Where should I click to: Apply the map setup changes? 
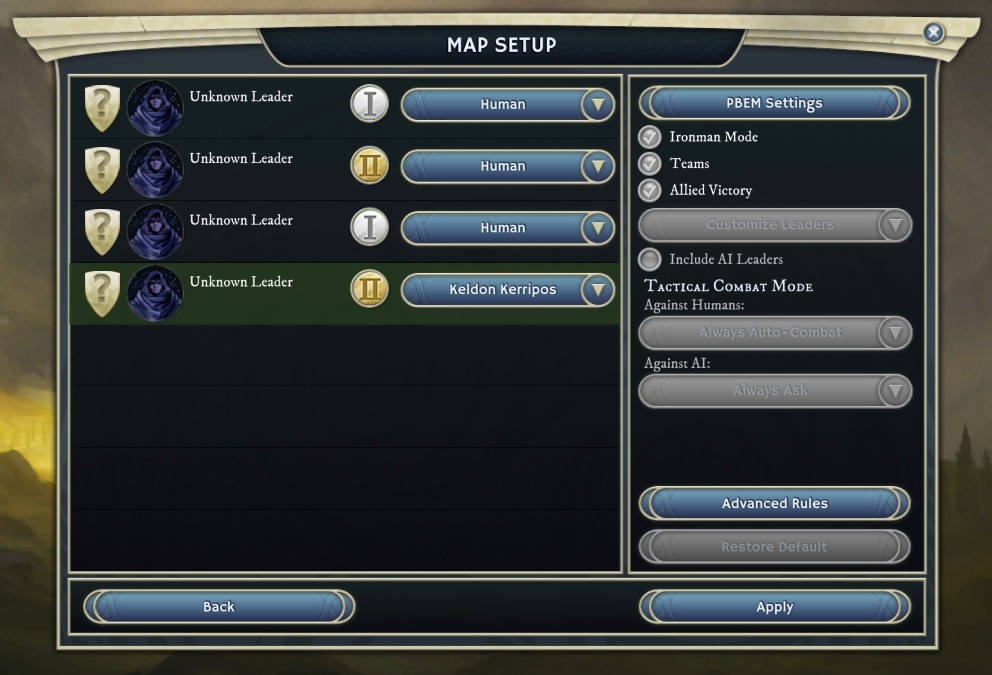point(774,607)
